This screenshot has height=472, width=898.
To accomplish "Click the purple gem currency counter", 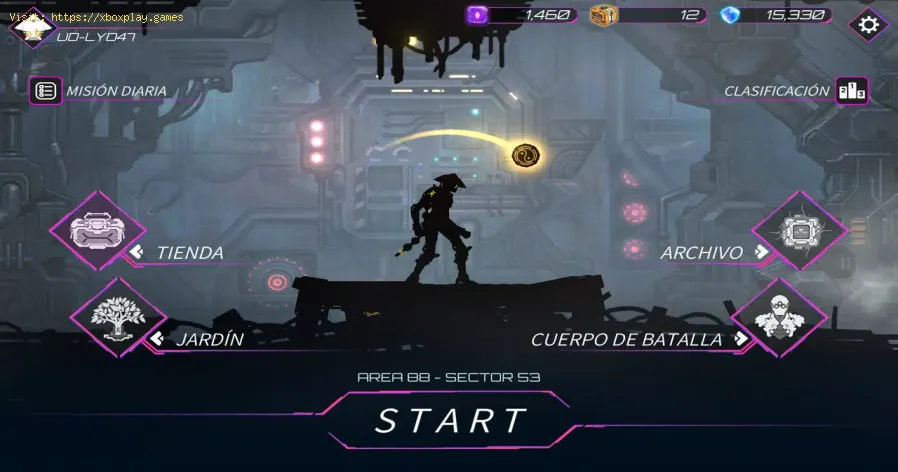I will pyautogui.click(x=520, y=15).
